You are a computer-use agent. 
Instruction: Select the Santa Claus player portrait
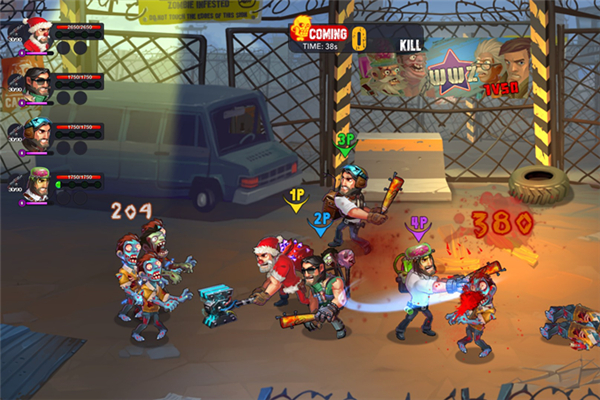[x=36, y=36]
